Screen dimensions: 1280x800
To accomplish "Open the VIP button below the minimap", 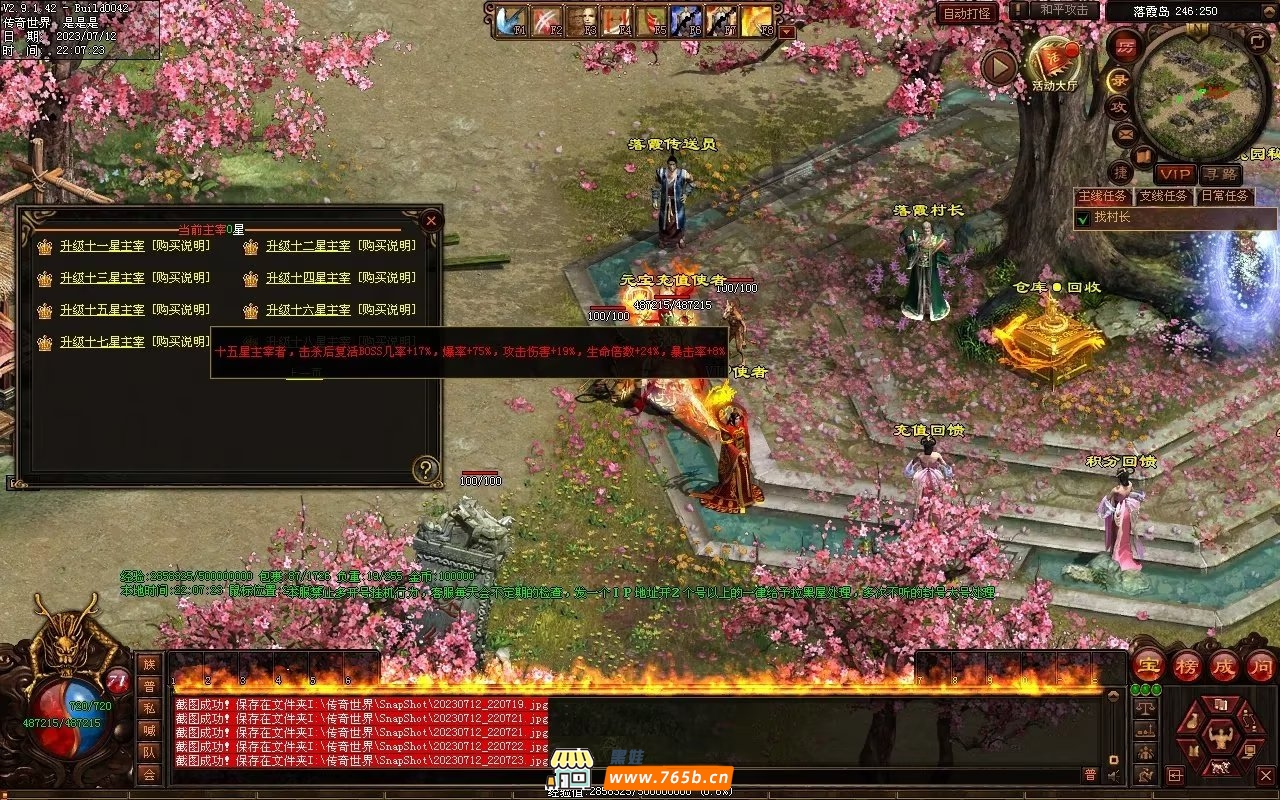I will click(x=1175, y=174).
